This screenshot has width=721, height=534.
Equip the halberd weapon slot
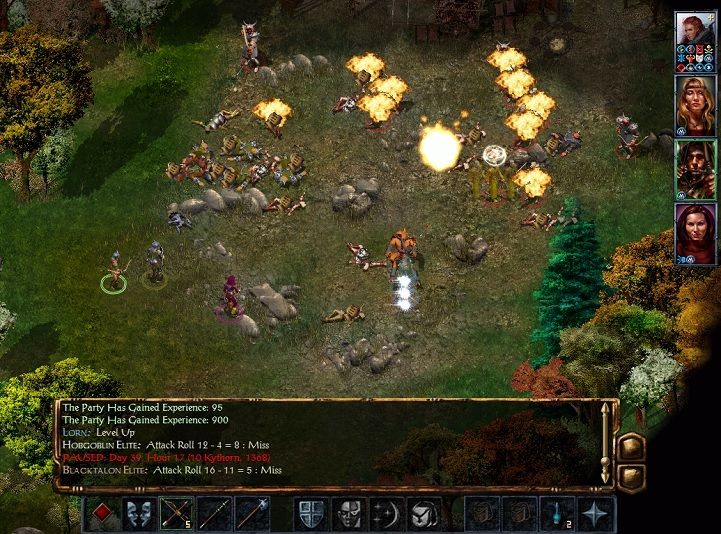point(251,514)
